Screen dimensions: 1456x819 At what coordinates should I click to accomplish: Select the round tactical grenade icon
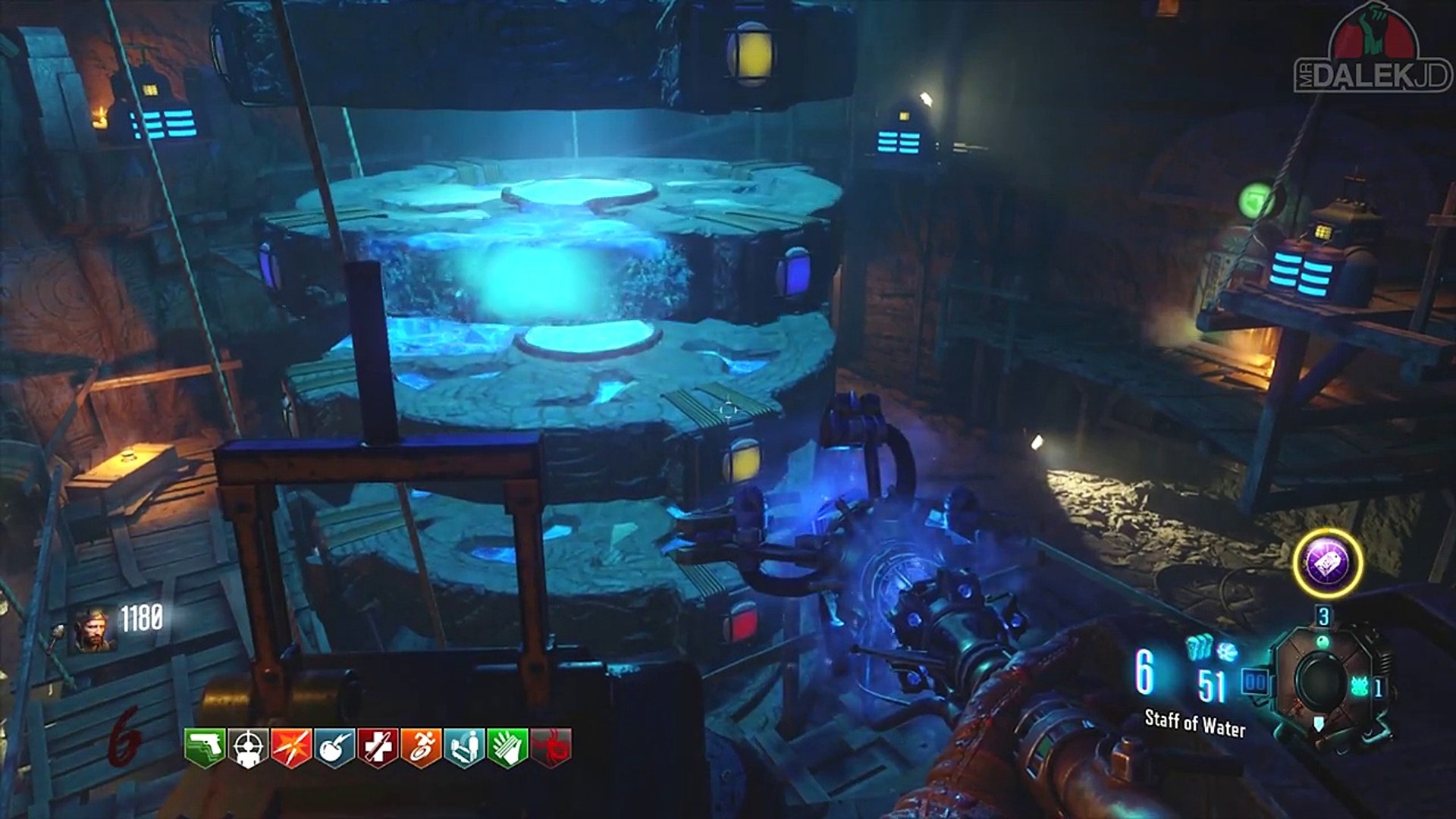click(1227, 651)
